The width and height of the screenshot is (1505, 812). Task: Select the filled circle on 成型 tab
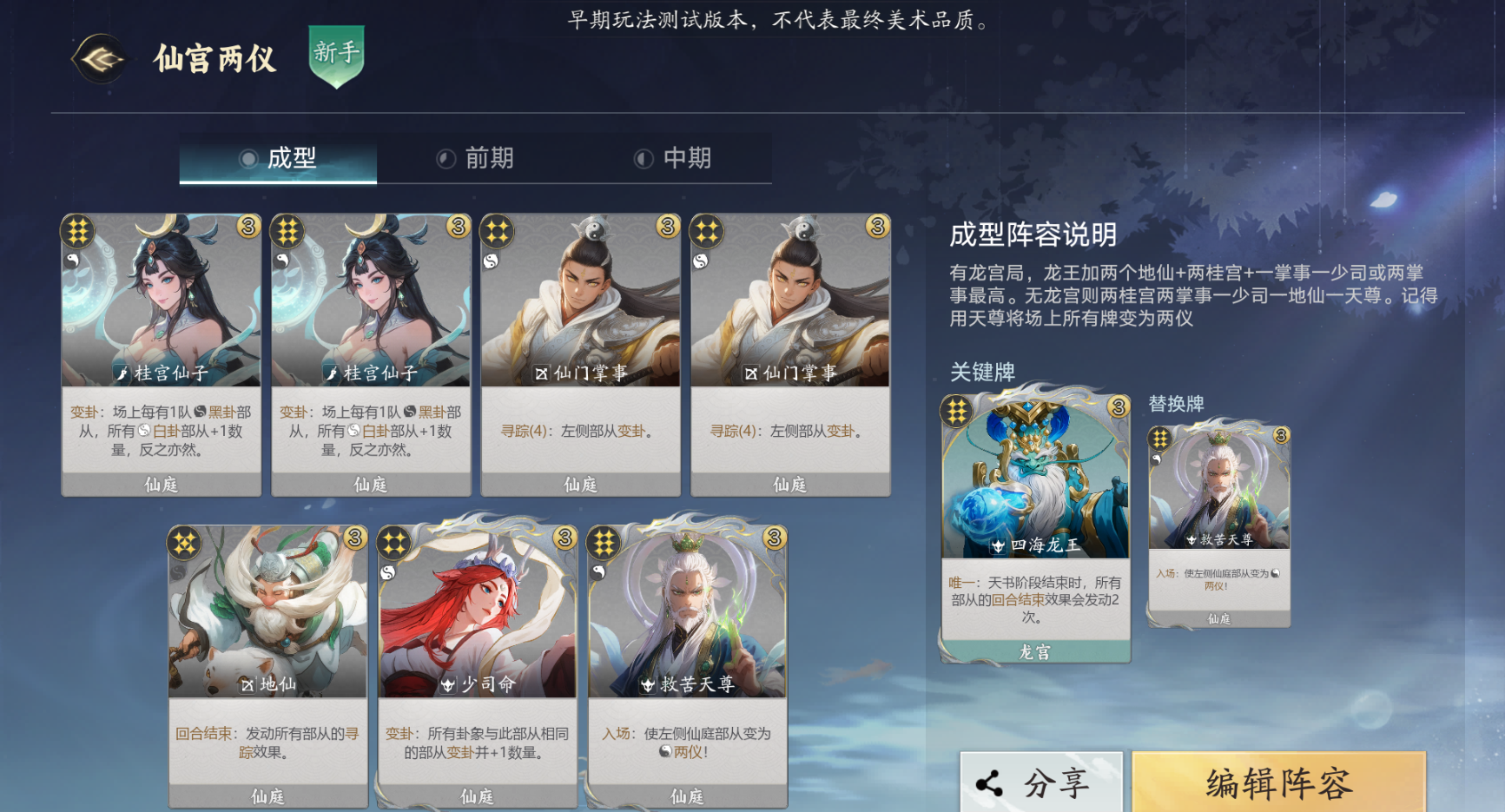[248, 160]
